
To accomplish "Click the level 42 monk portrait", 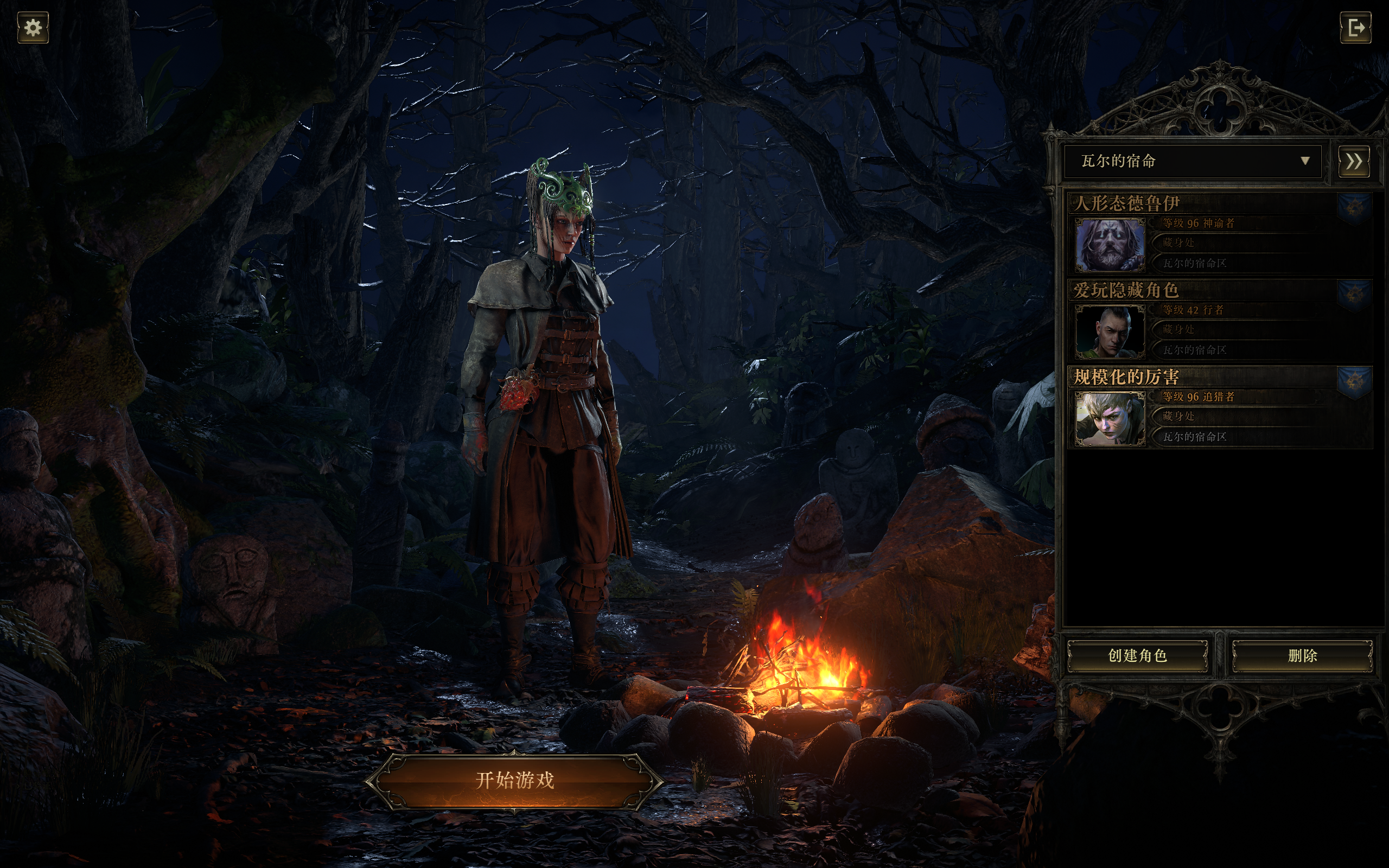I will tap(1110, 331).
